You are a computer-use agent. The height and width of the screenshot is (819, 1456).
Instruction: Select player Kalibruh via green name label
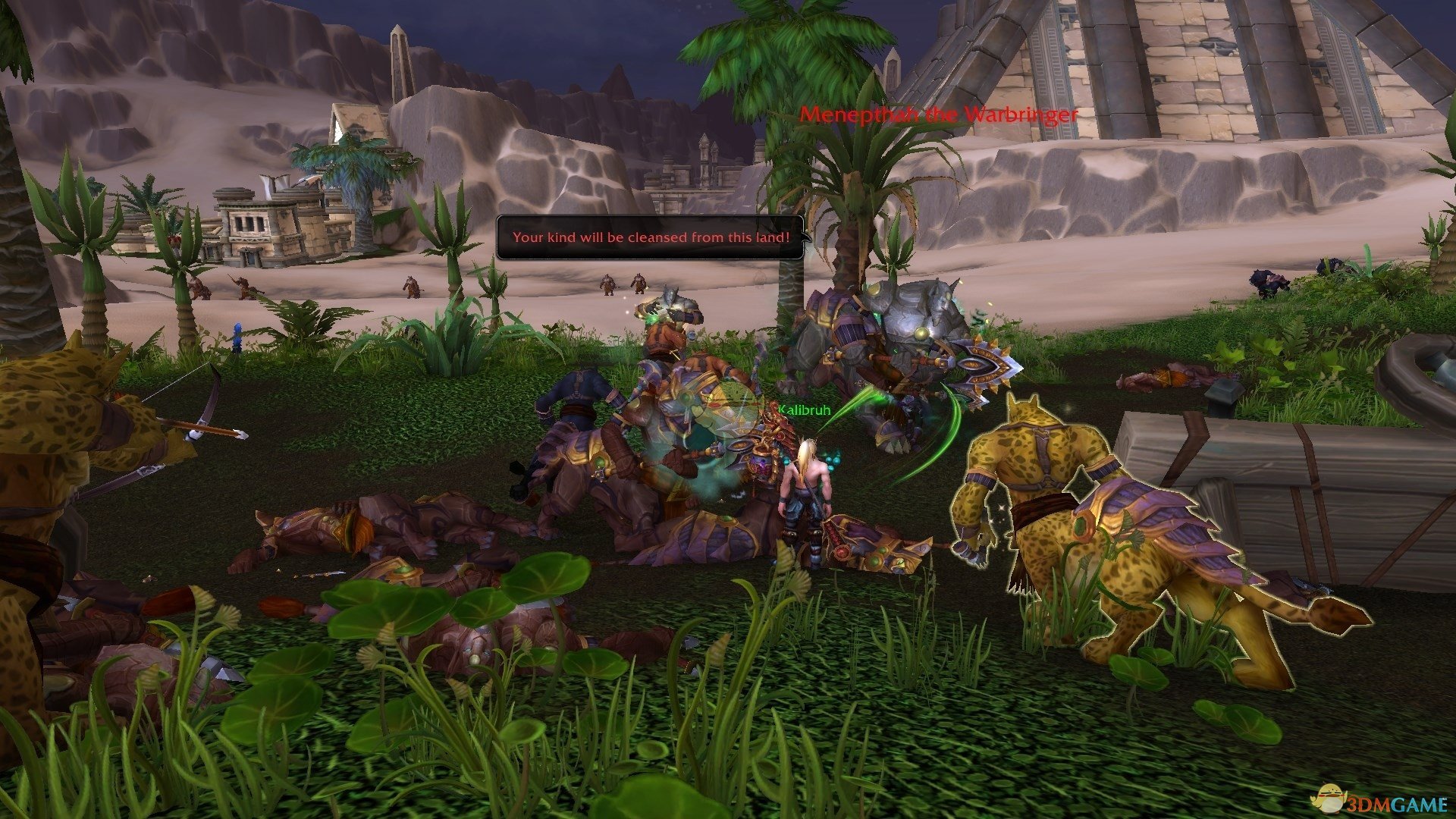point(804,410)
